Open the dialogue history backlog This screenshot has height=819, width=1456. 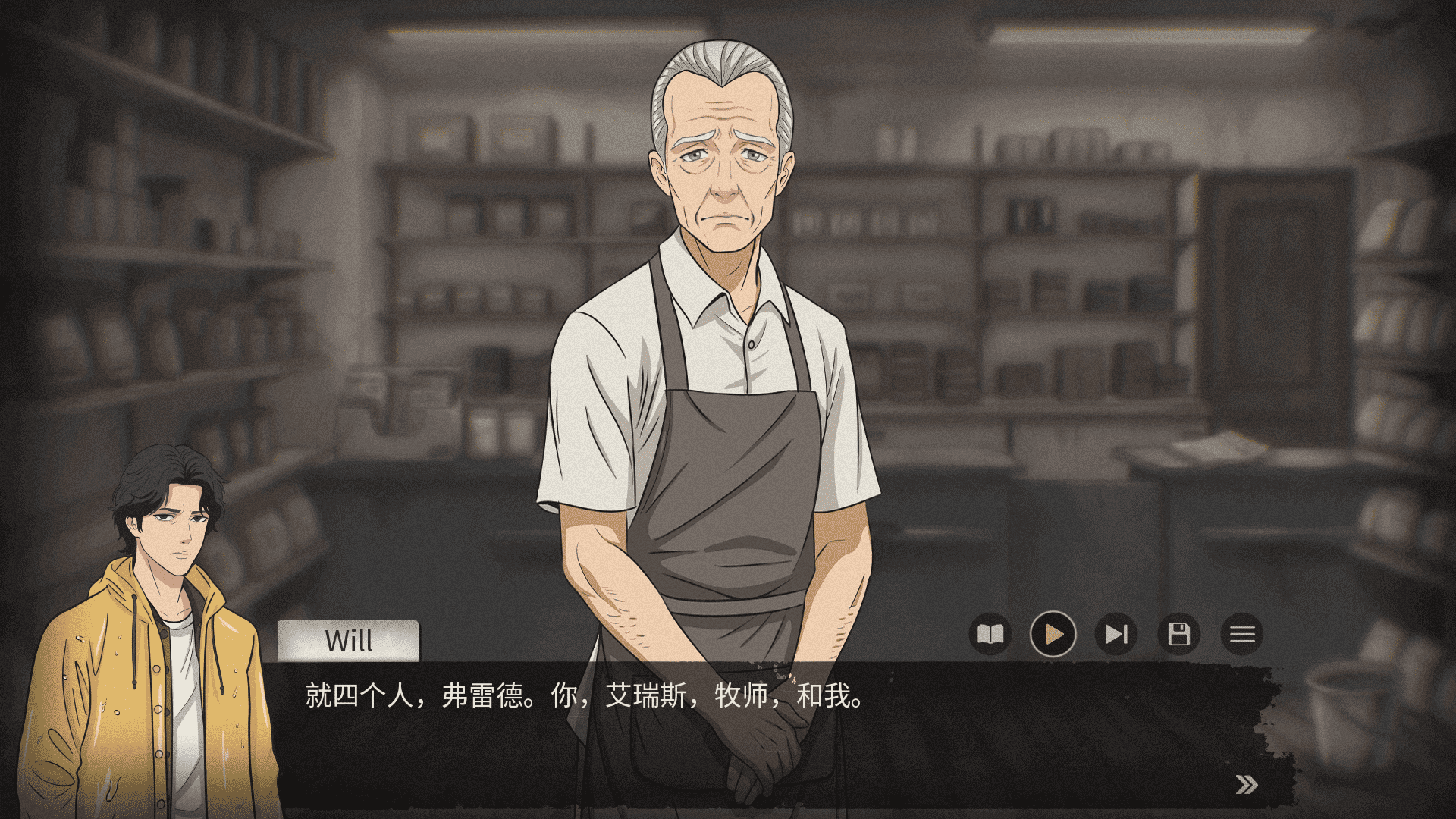tap(992, 635)
